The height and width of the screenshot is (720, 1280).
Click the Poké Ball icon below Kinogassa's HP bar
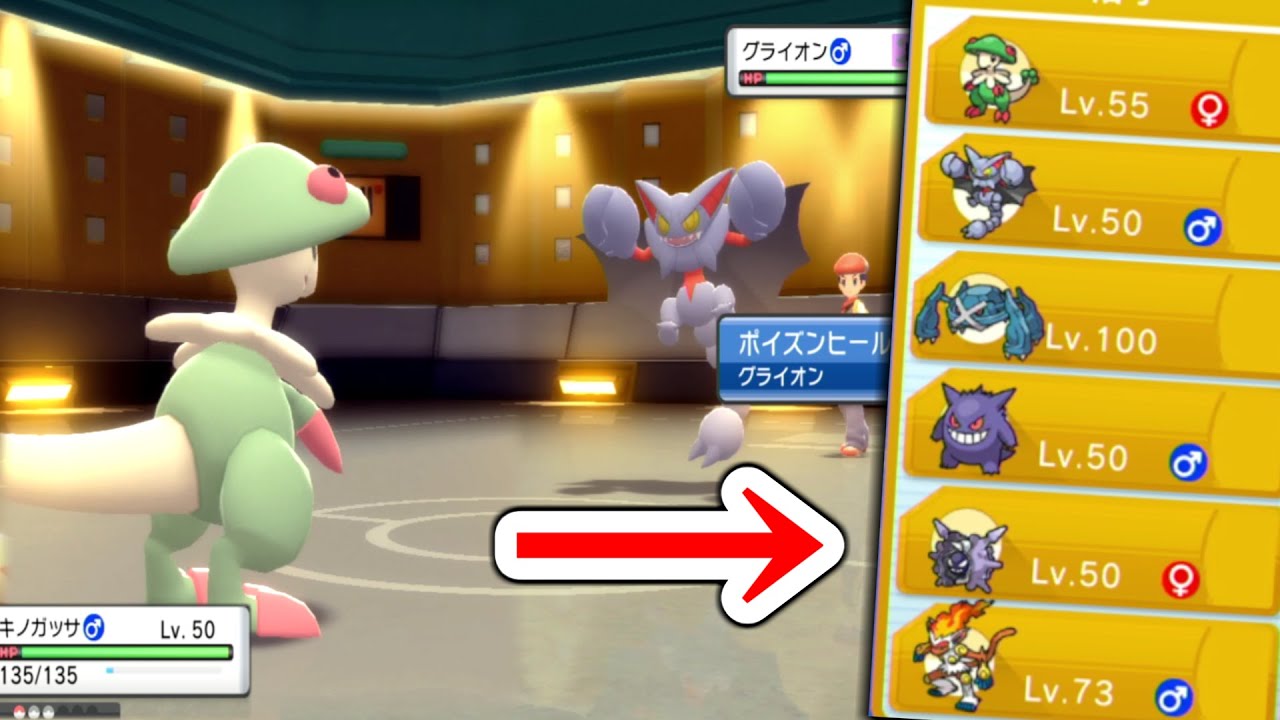click(x=20, y=710)
